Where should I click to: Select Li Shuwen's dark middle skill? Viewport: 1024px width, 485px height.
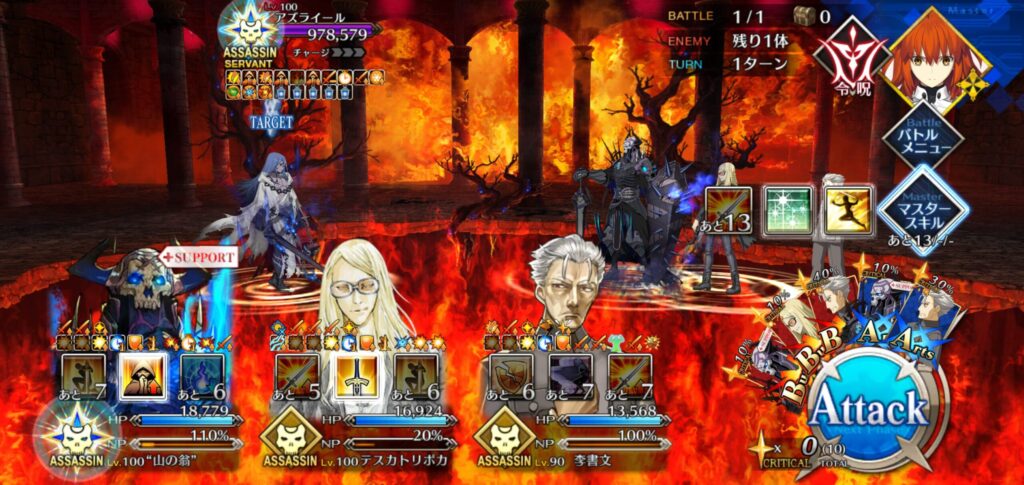pos(570,377)
